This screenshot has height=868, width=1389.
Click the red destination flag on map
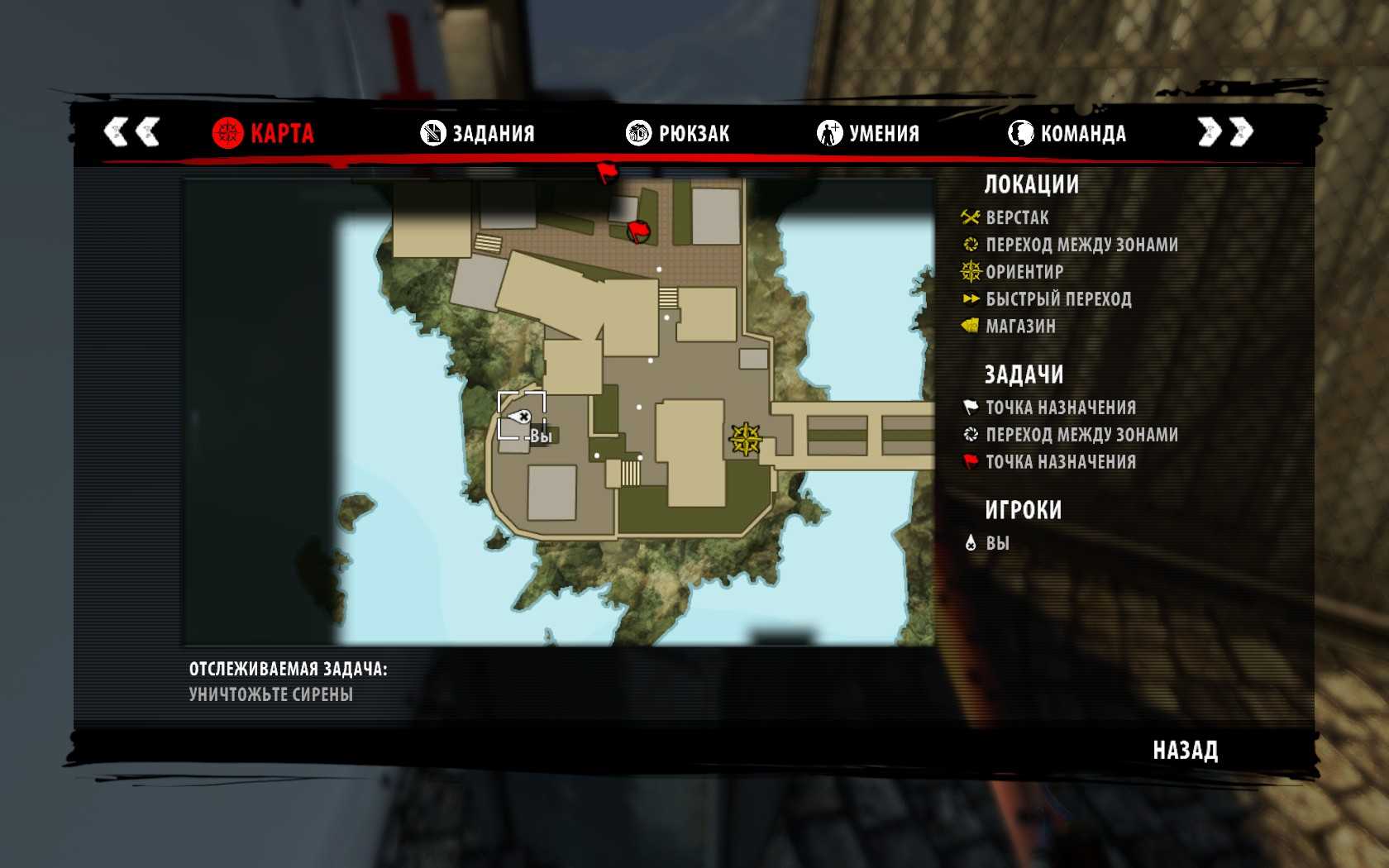[x=637, y=231]
